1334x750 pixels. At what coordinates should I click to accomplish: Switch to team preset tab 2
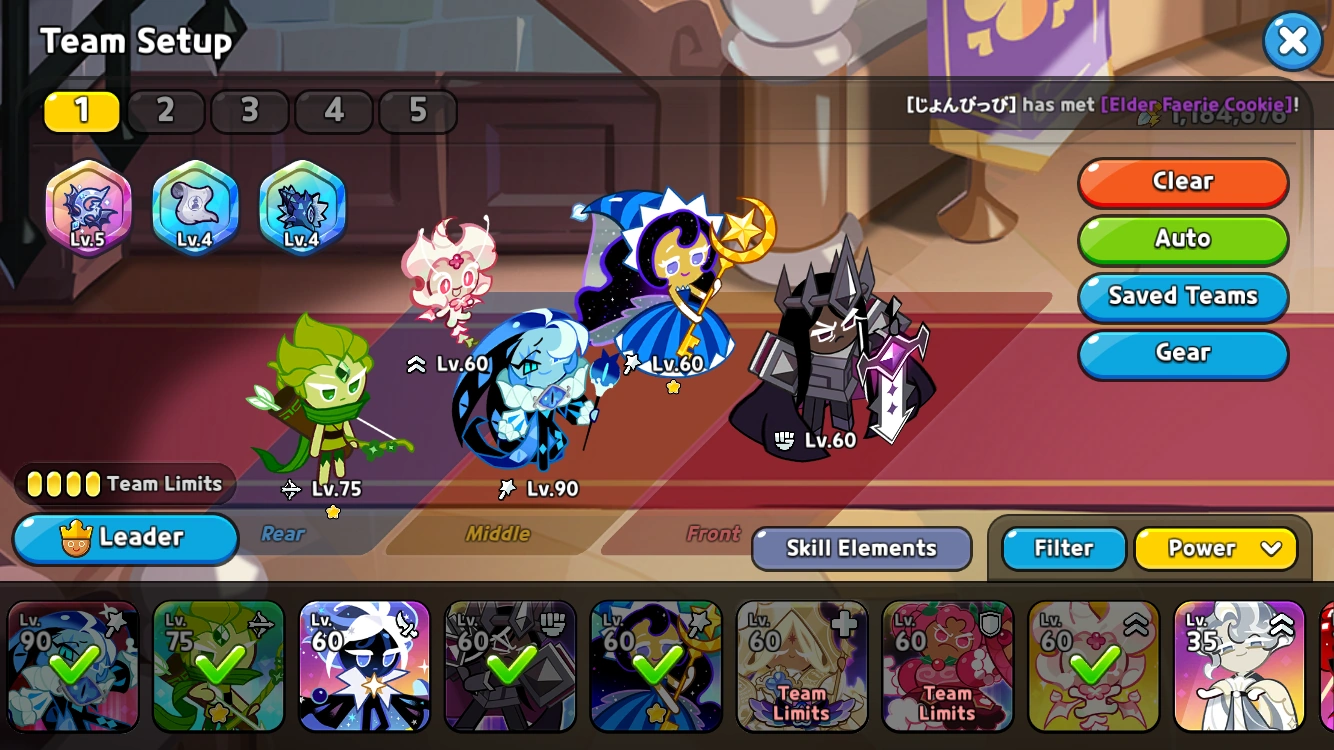[x=165, y=111]
